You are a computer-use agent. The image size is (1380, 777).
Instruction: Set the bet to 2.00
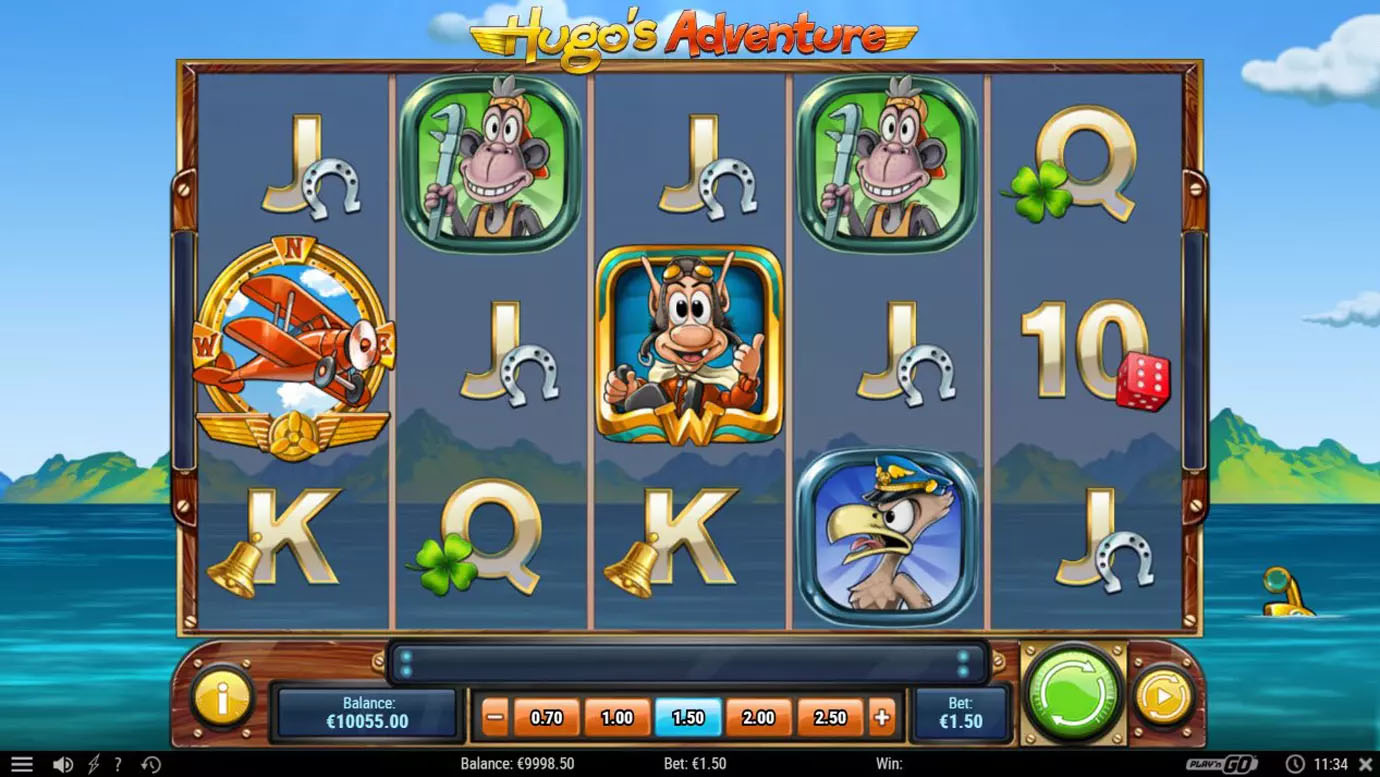click(x=759, y=717)
